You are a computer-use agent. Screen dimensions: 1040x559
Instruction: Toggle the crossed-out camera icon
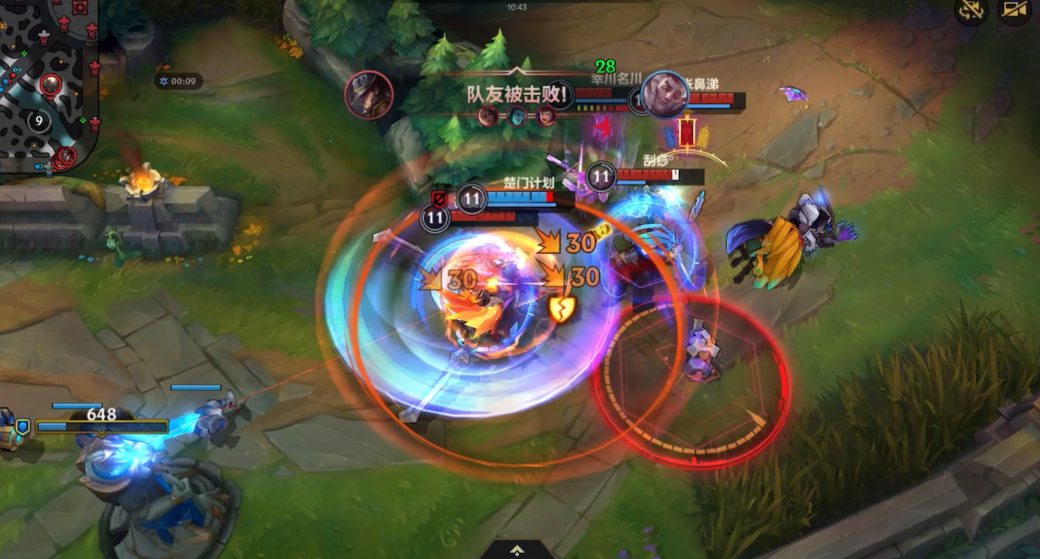pos(1015,10)
